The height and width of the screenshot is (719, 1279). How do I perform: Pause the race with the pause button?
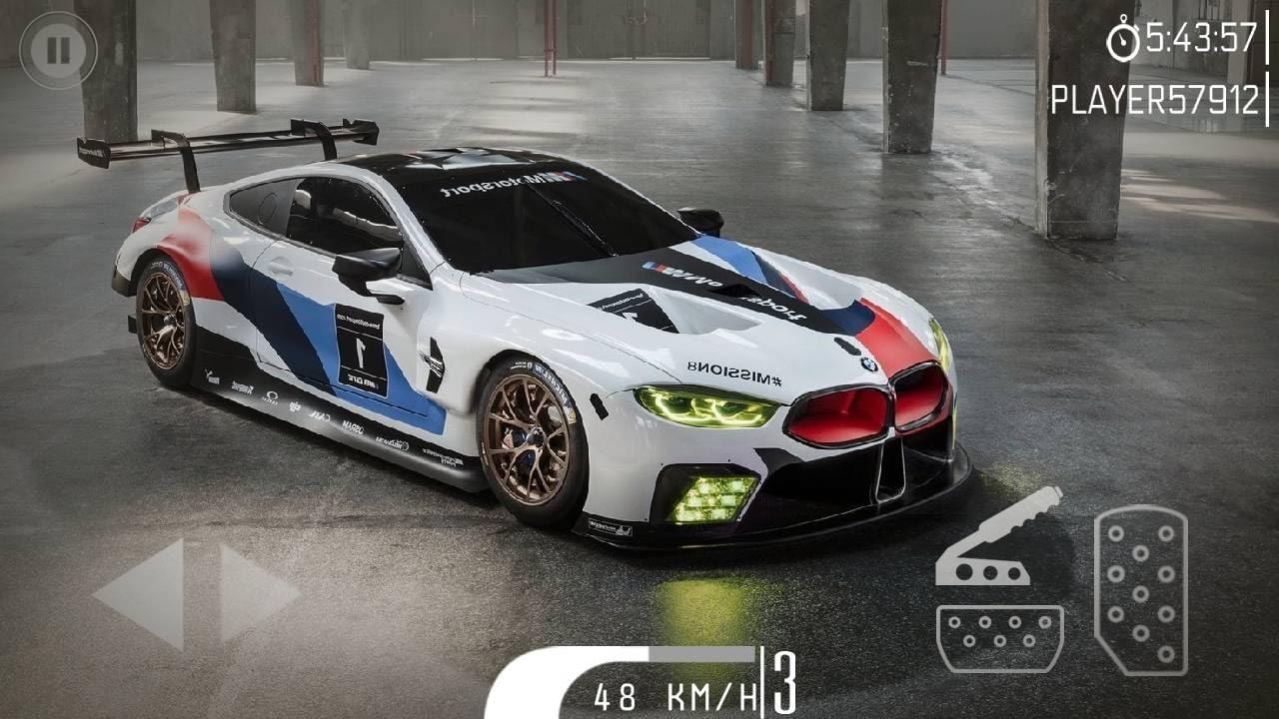tap(58, 50)
